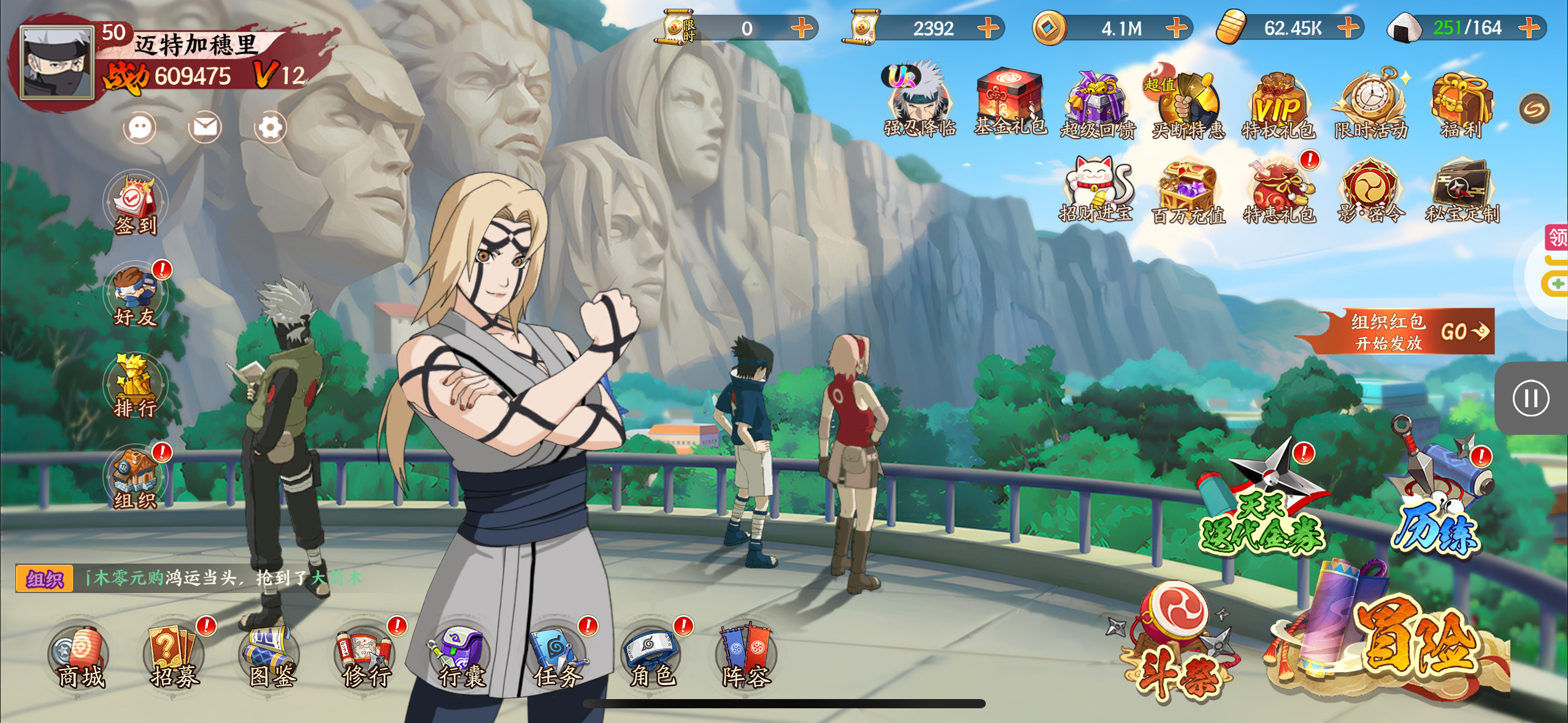Check the mail envelope icon

coord(205,128)
